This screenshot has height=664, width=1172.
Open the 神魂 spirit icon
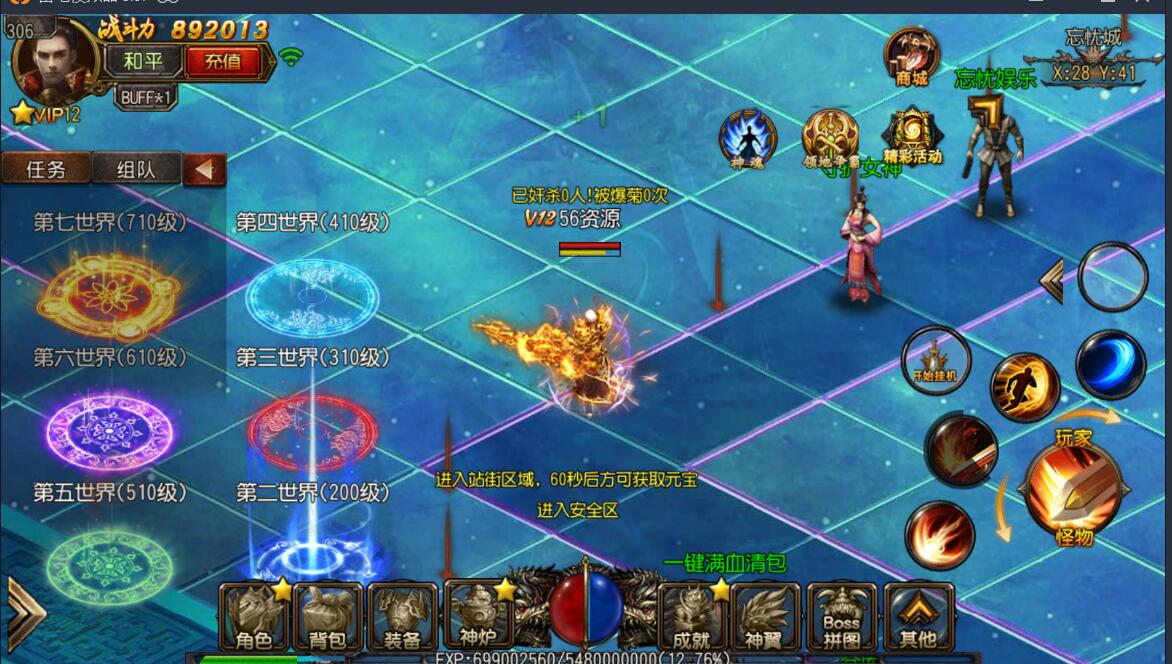pyautogui.click(x=748, y=140)
